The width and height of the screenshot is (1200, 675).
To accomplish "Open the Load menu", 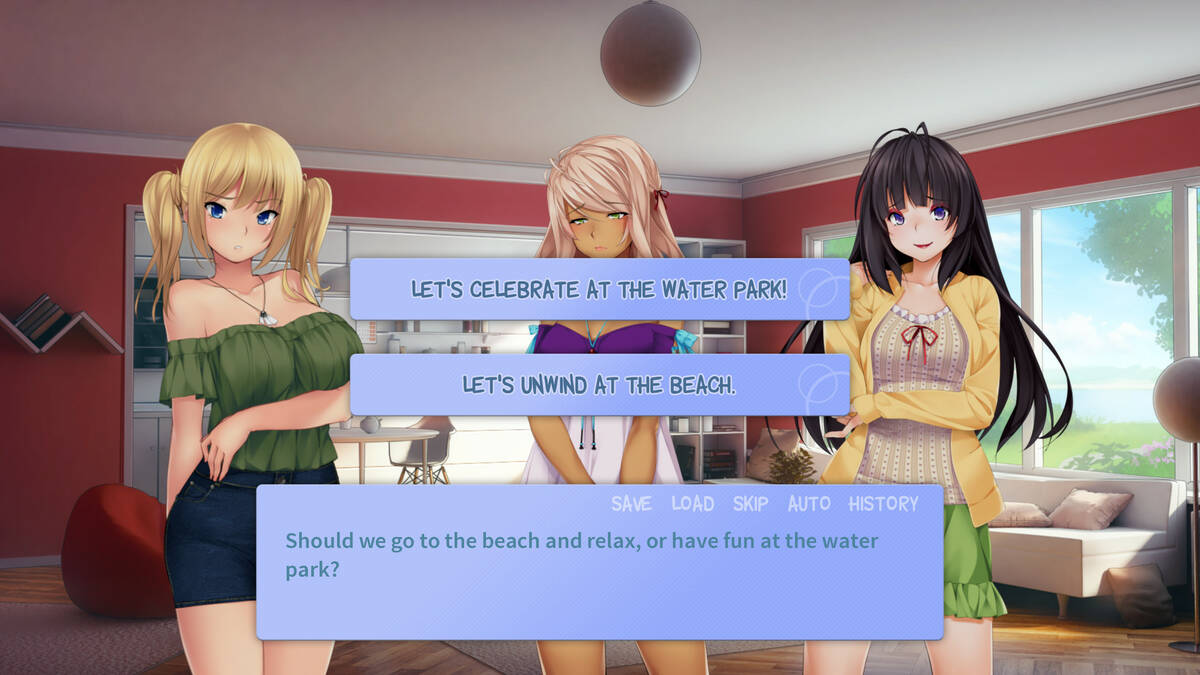I will [692, 504].
